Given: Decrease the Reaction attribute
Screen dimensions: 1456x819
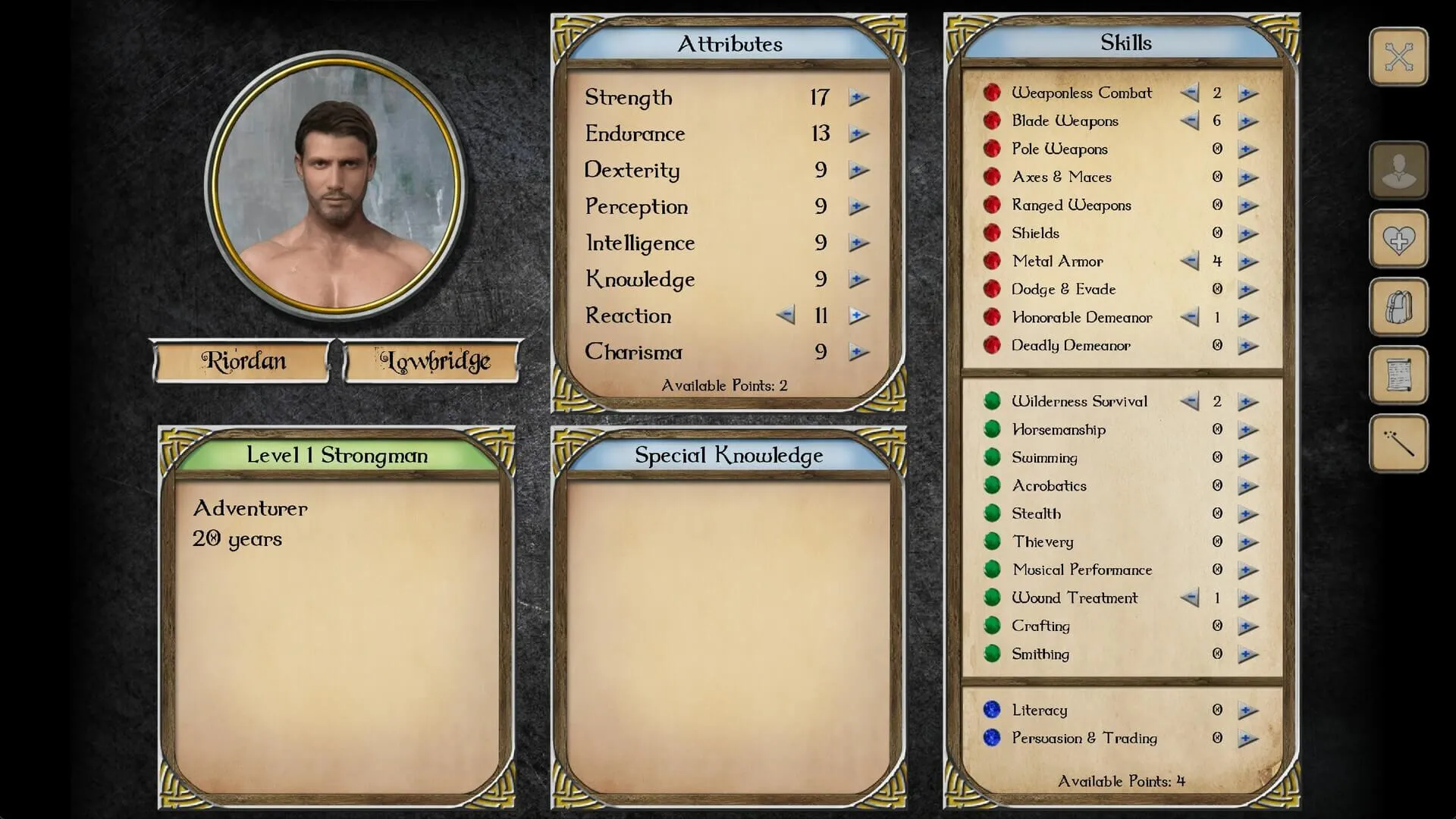Looking at the screenshot, I should (x=786, y=315).
